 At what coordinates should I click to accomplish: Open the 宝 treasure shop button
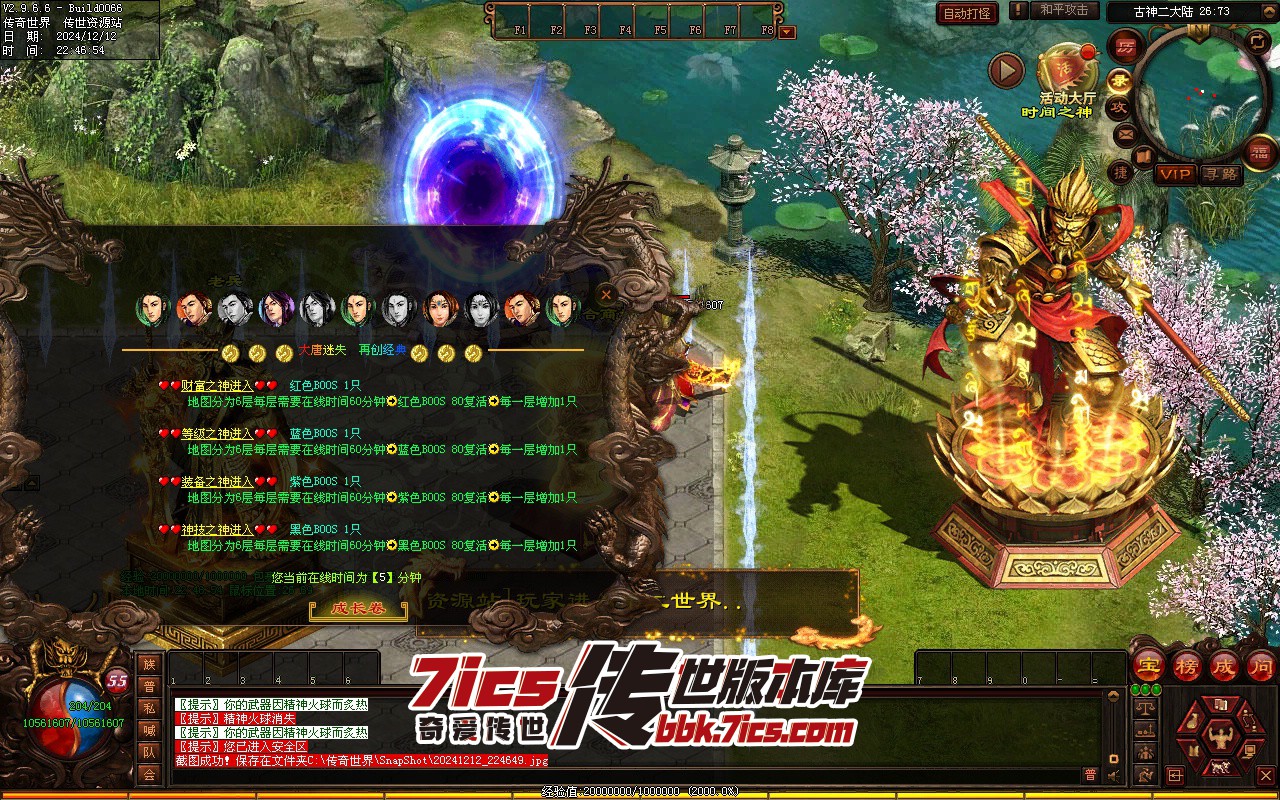[1150, 665]
